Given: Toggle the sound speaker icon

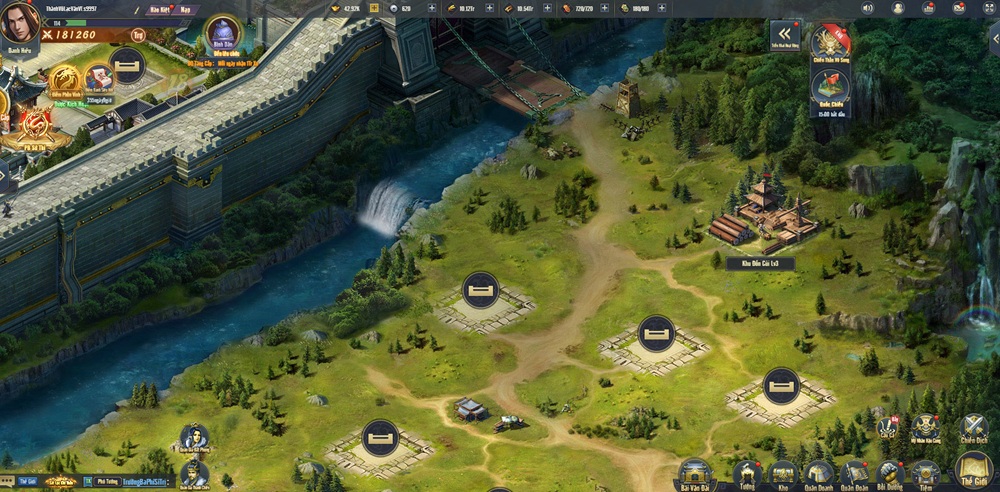Looking at the screenshot, I should coord(867,8).
